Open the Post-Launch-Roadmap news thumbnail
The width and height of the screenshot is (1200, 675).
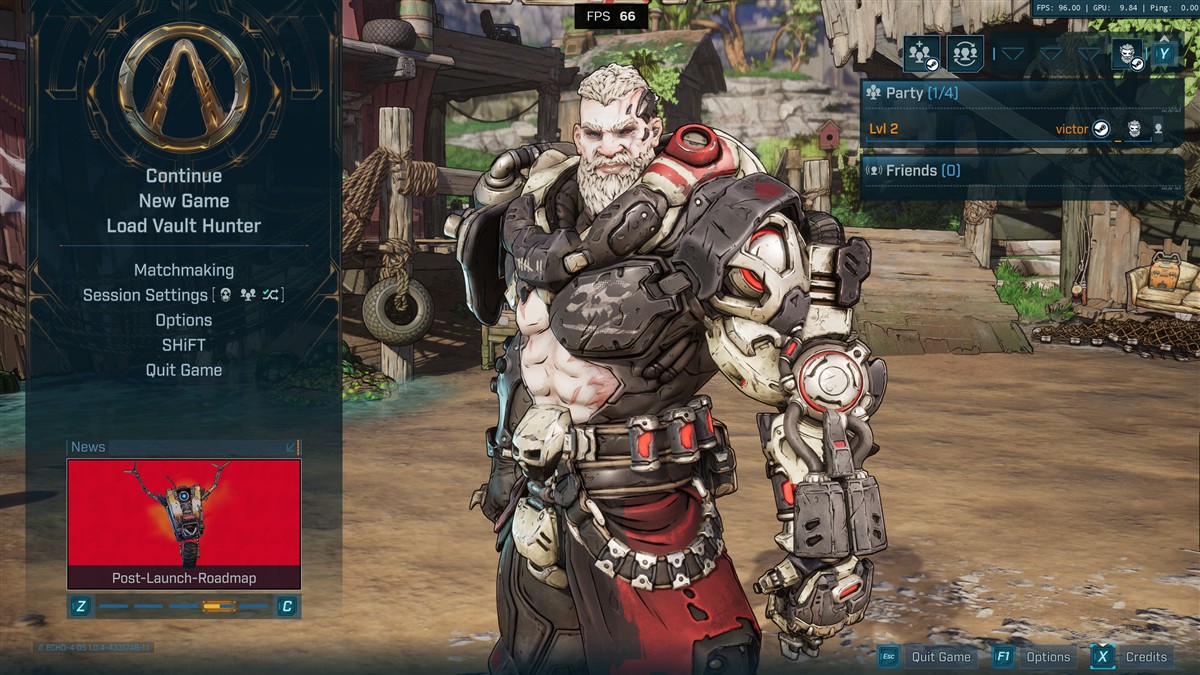(x=184, y=522)
